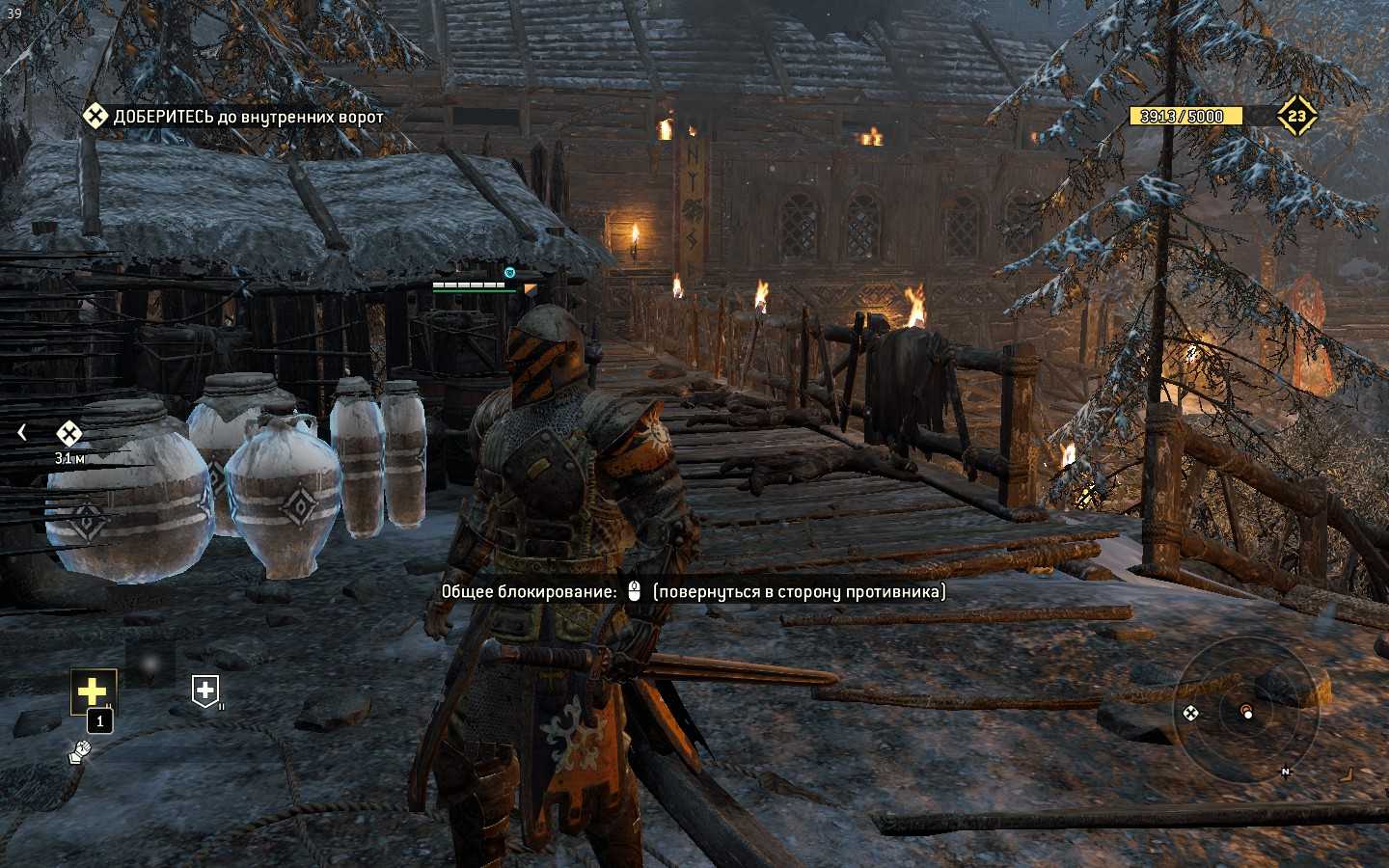The image size is (1389, 868).
Task: Activate the shield-with-plus feat icon
Action: pyautogui.click(x=205, y=690)
